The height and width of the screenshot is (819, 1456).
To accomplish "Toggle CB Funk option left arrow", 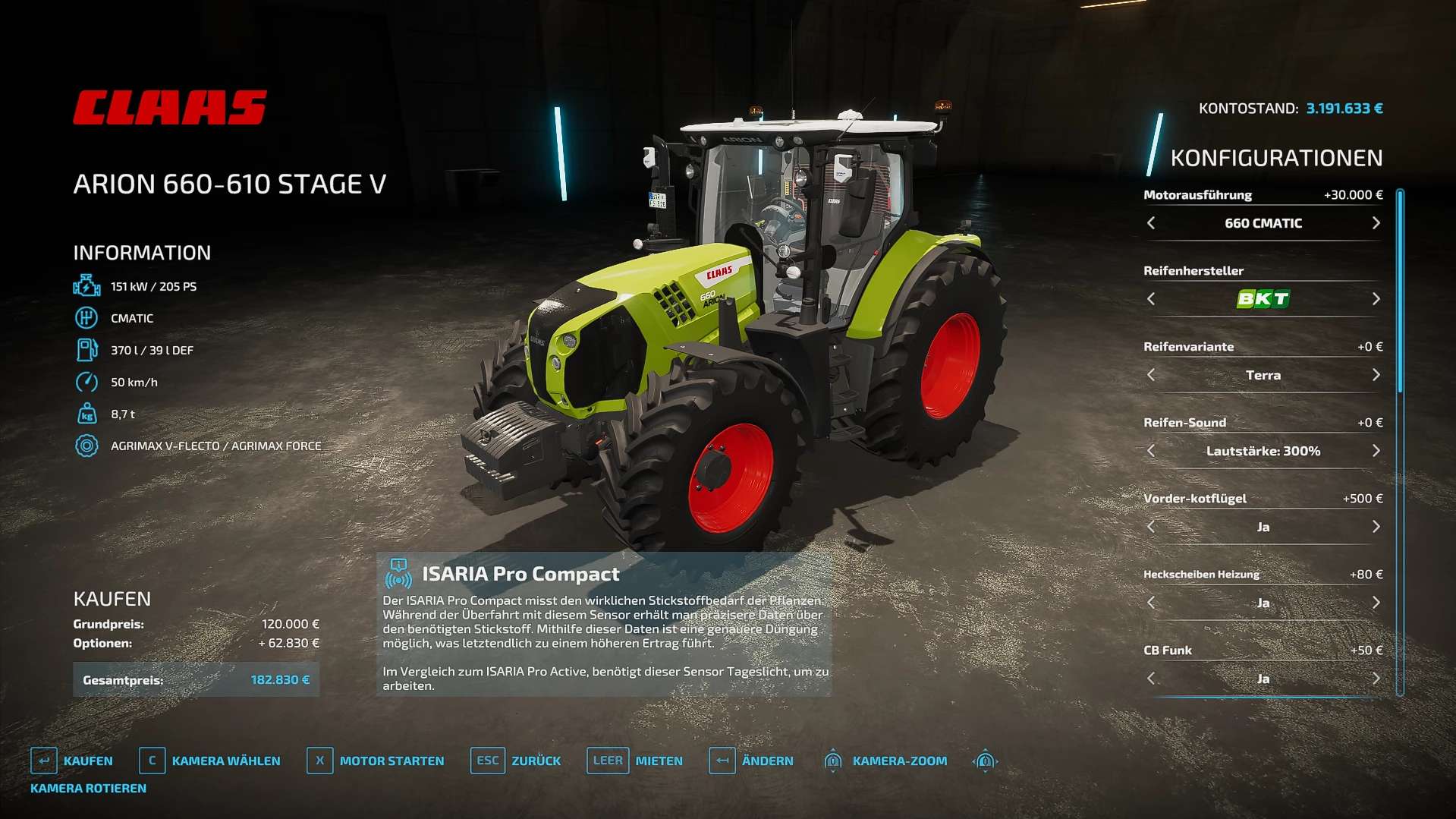I will (1151, 679).
